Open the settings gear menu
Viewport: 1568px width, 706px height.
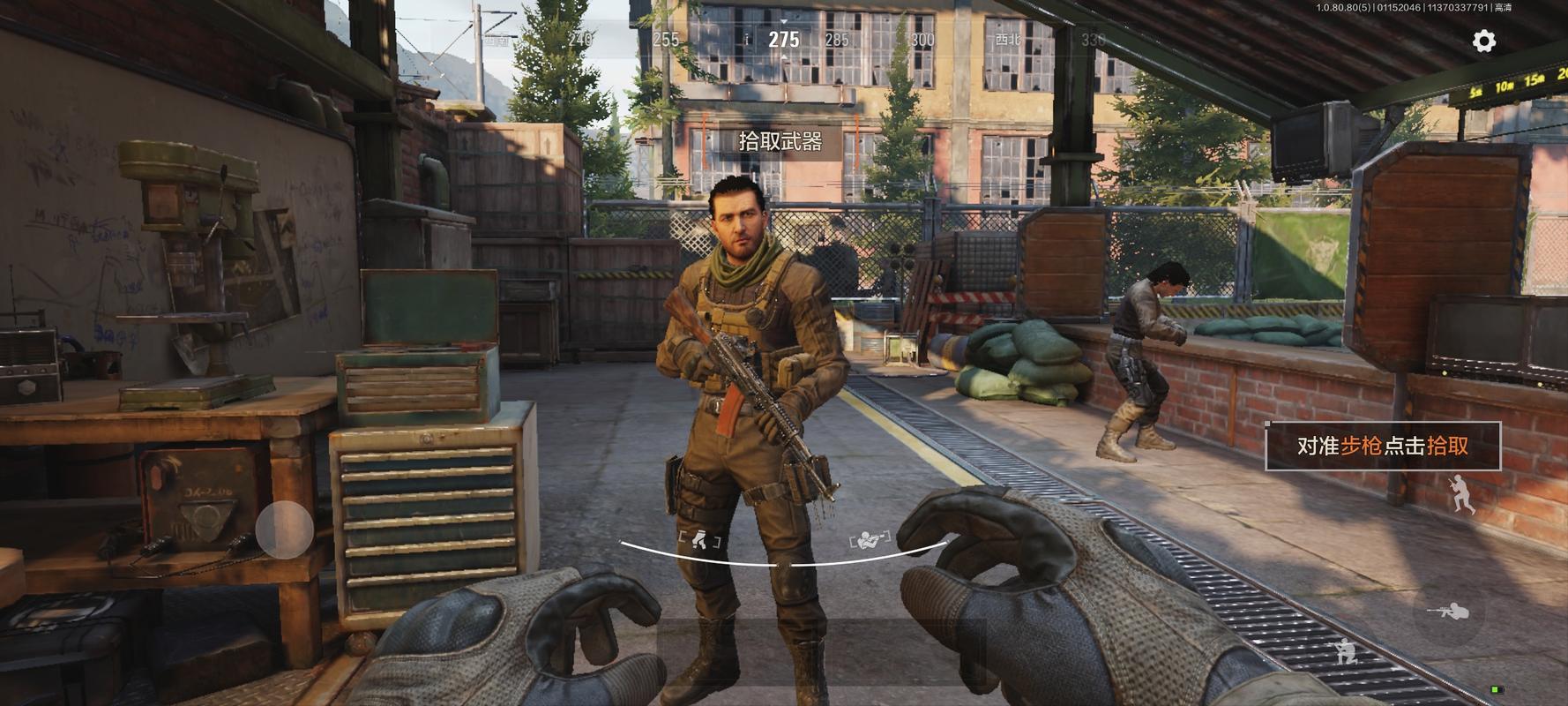[1484, 41]
